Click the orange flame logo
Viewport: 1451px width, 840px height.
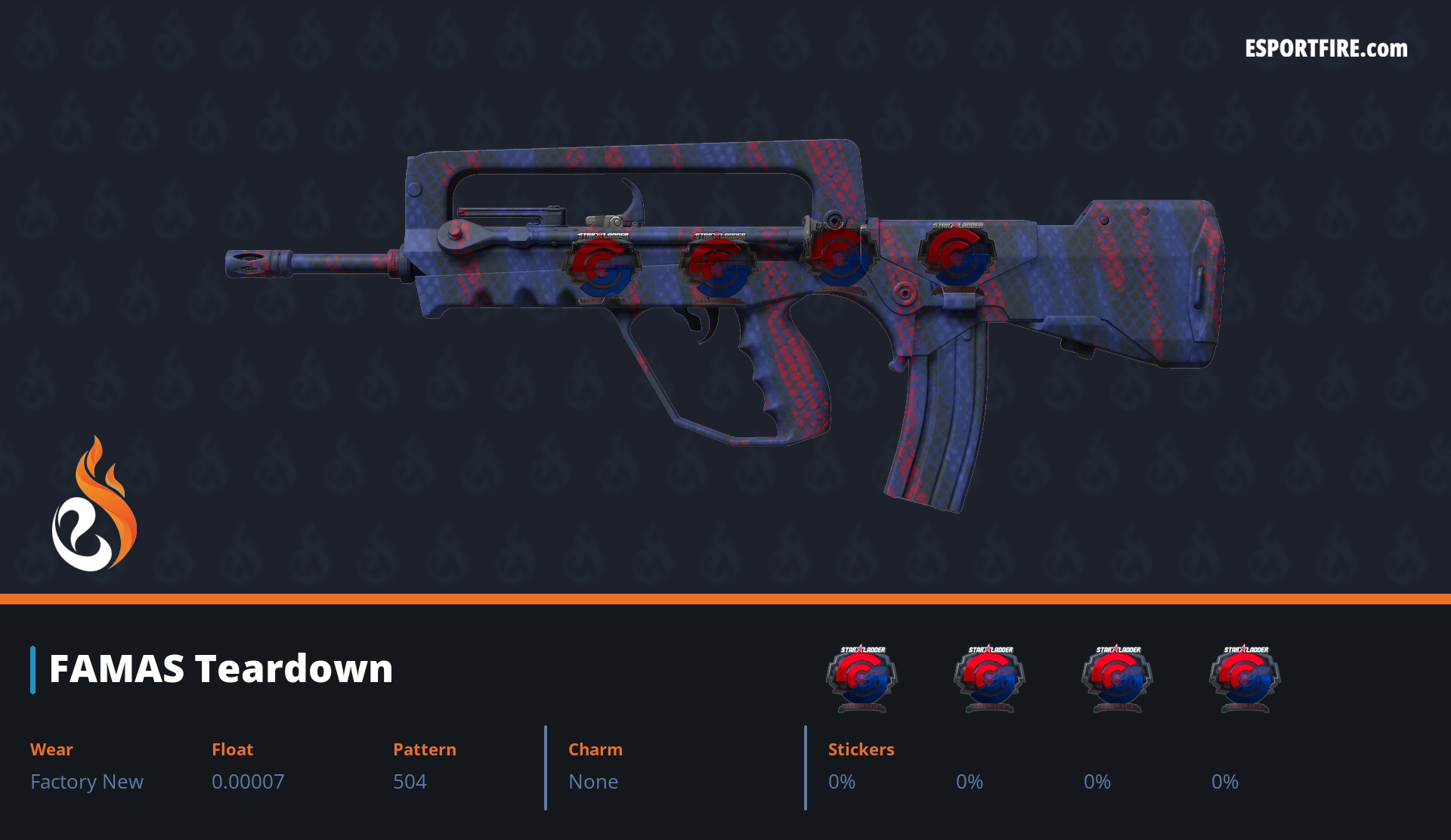[94, 505]
